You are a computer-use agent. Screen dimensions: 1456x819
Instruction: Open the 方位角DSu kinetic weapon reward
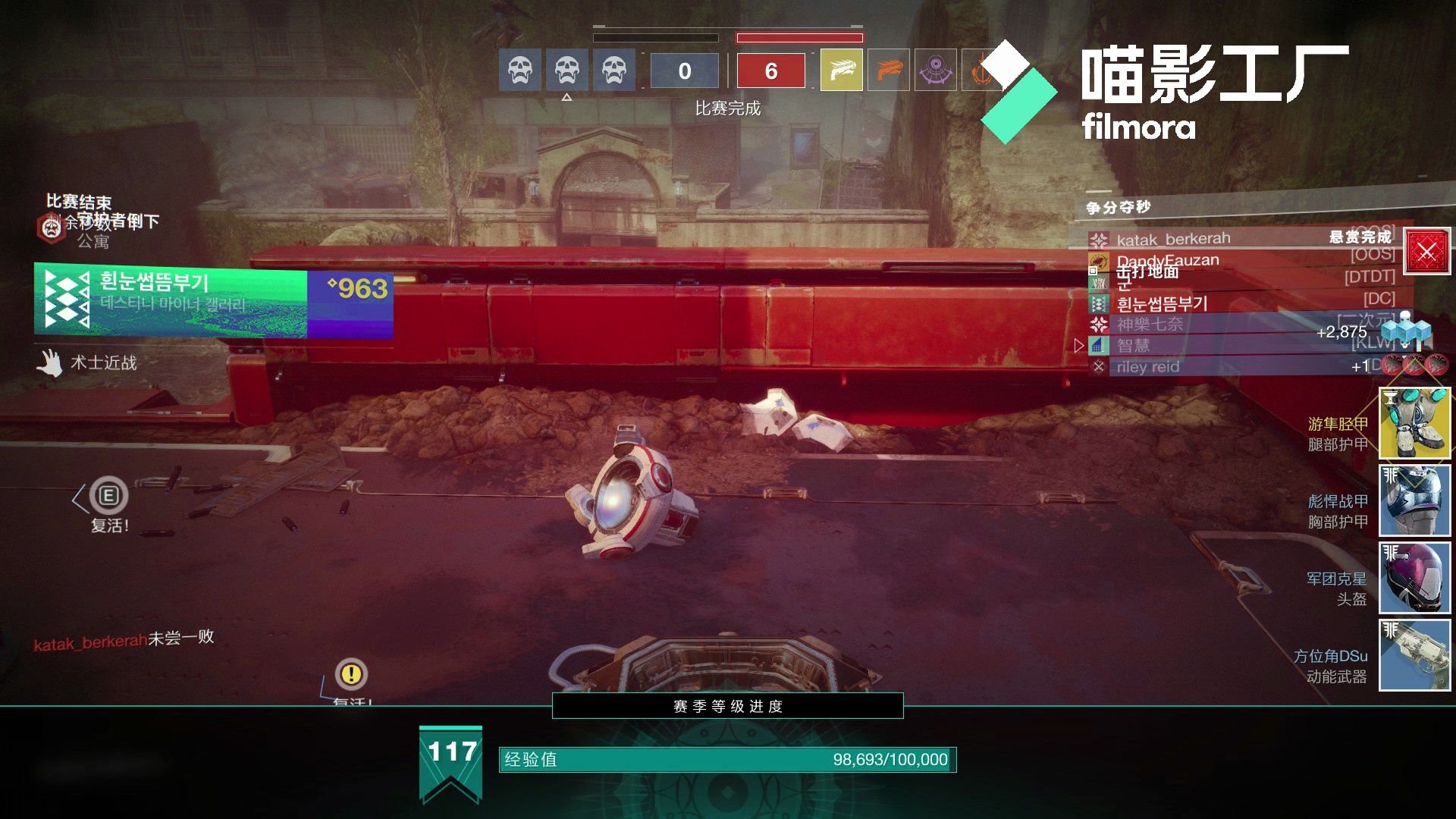coord(1414,655)
